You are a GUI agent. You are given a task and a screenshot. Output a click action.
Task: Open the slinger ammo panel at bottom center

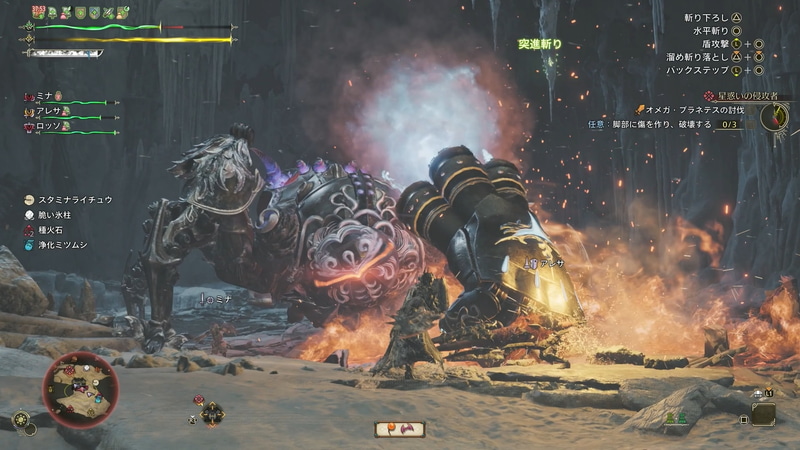pyautogui.click(x=399, y=429)
